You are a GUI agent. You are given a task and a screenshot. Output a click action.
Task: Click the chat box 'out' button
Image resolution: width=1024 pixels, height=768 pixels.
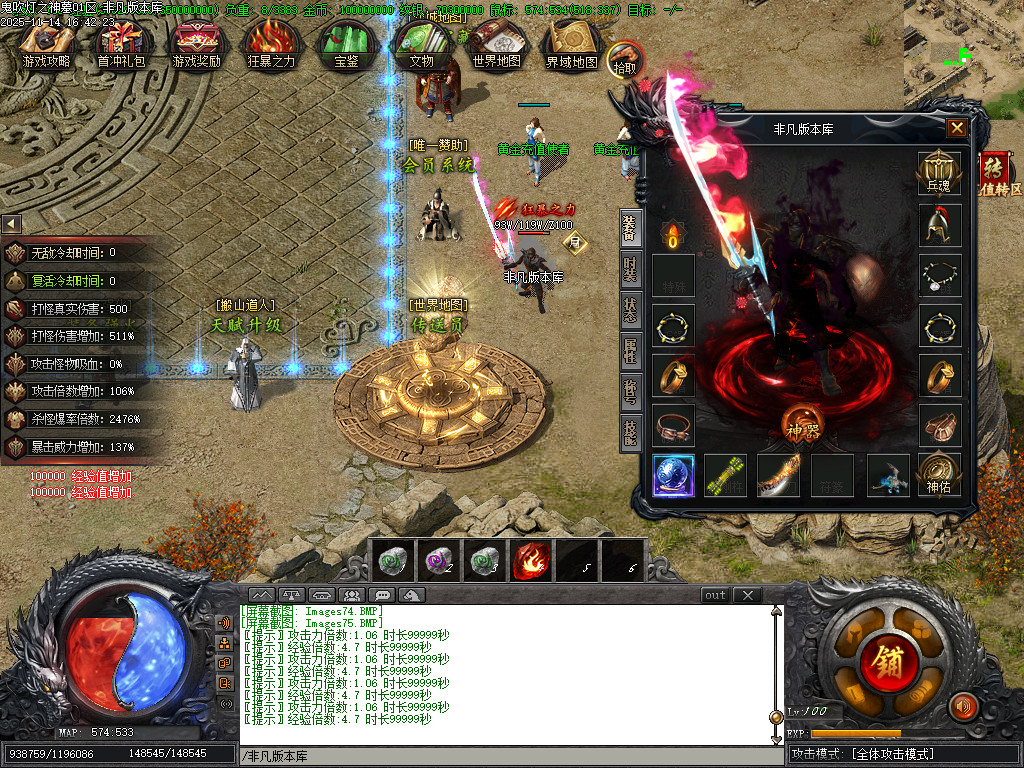[715, 595]
